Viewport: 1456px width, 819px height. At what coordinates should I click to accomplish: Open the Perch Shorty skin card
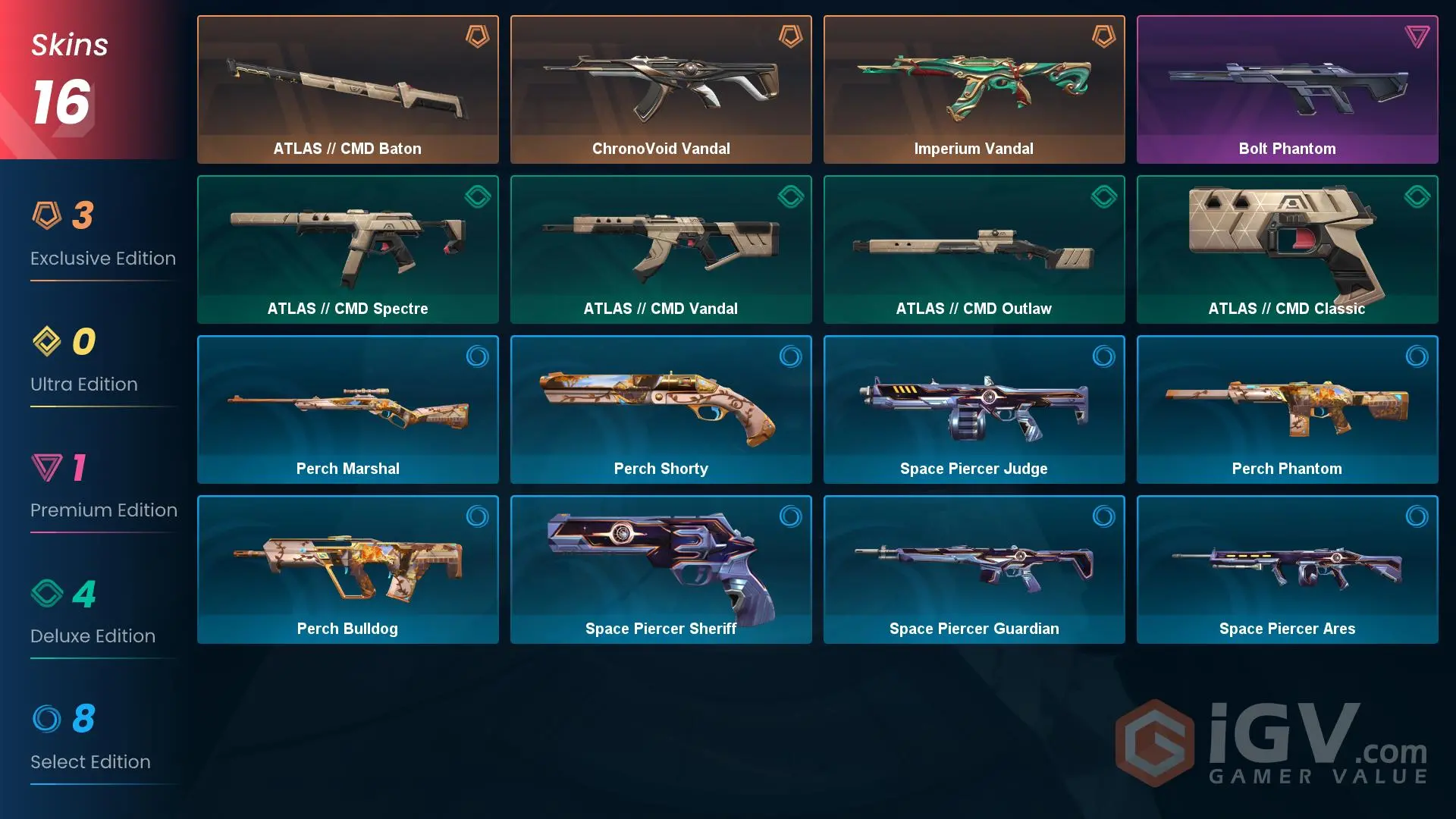click(x=661, y=409)
